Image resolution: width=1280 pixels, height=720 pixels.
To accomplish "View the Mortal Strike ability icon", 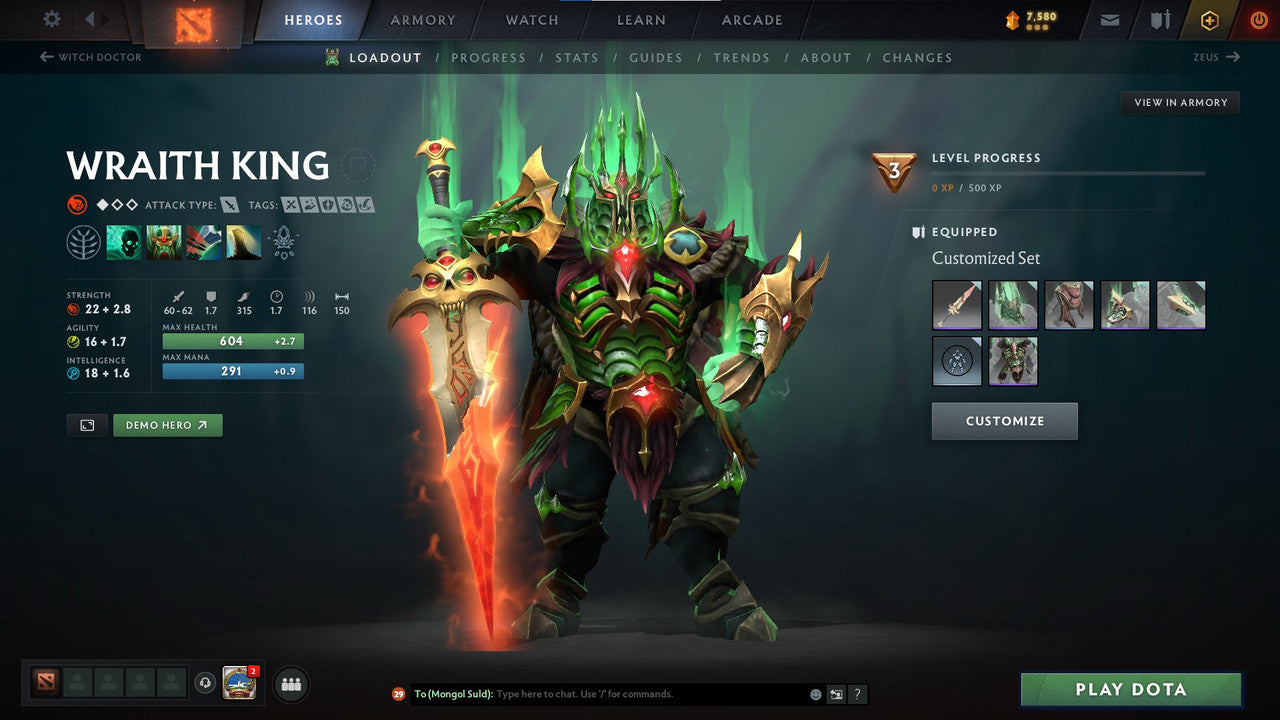I will (x=203, y=242).
